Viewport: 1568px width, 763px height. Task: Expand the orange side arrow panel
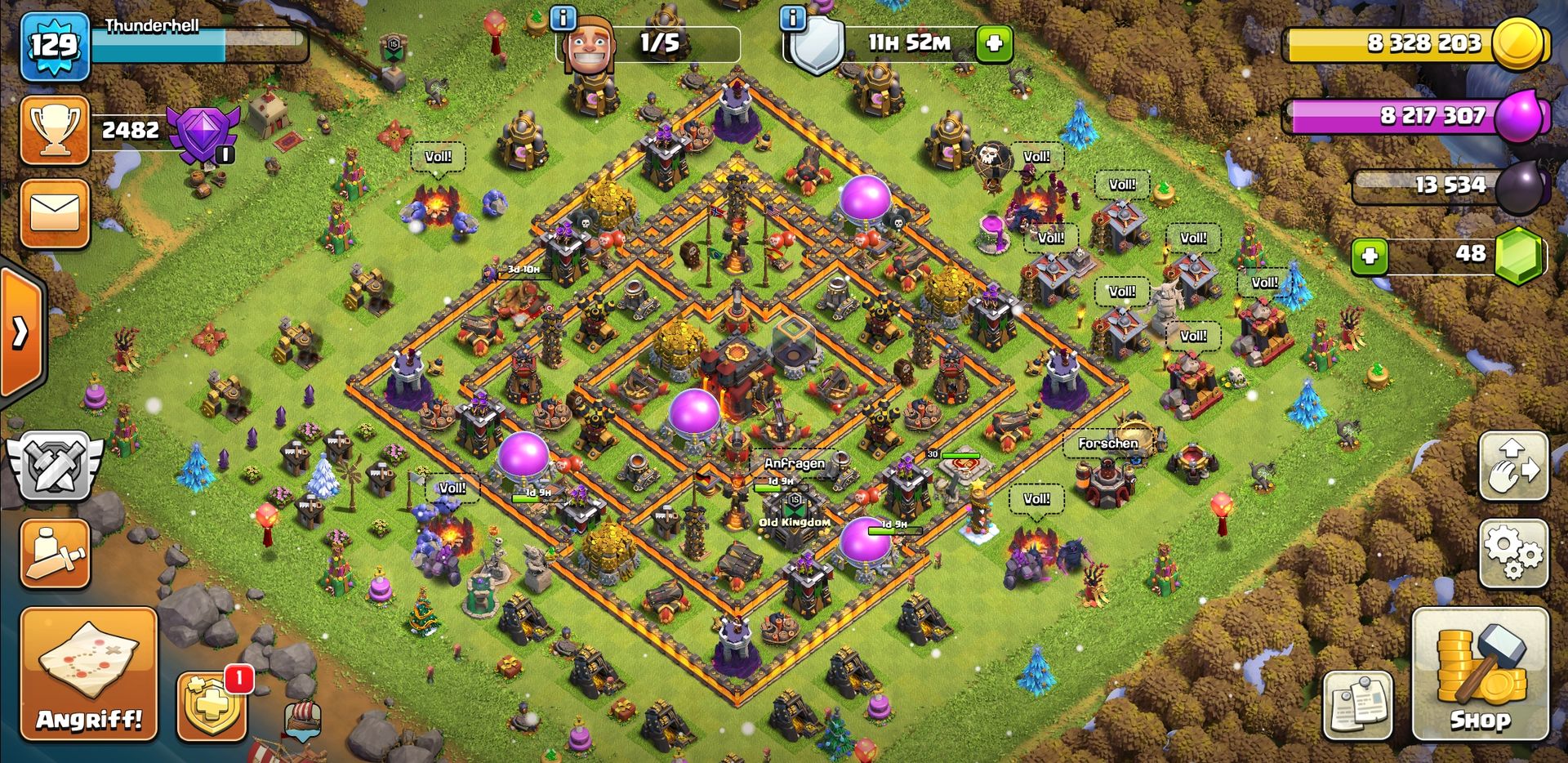pos(21,332)
